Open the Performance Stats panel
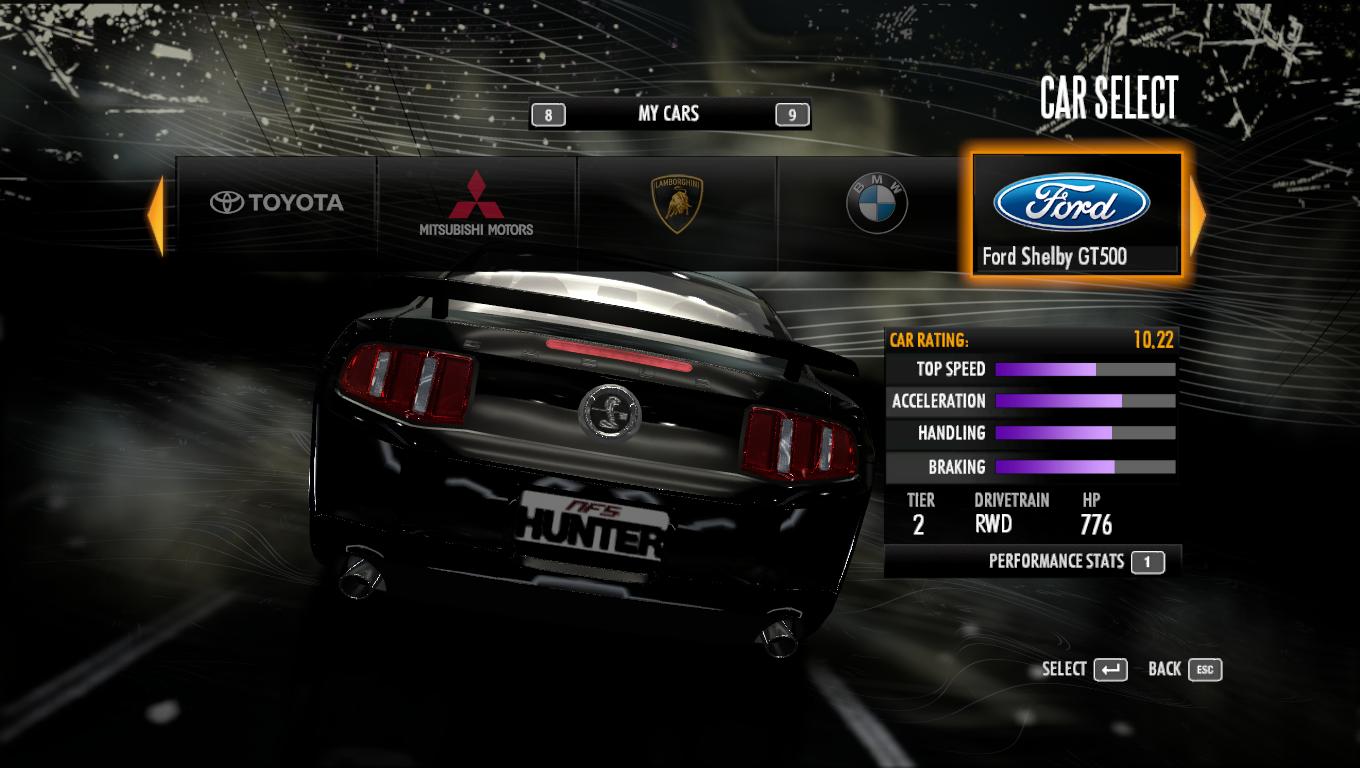This screenshot has width=1360, height=768. 1070,562
